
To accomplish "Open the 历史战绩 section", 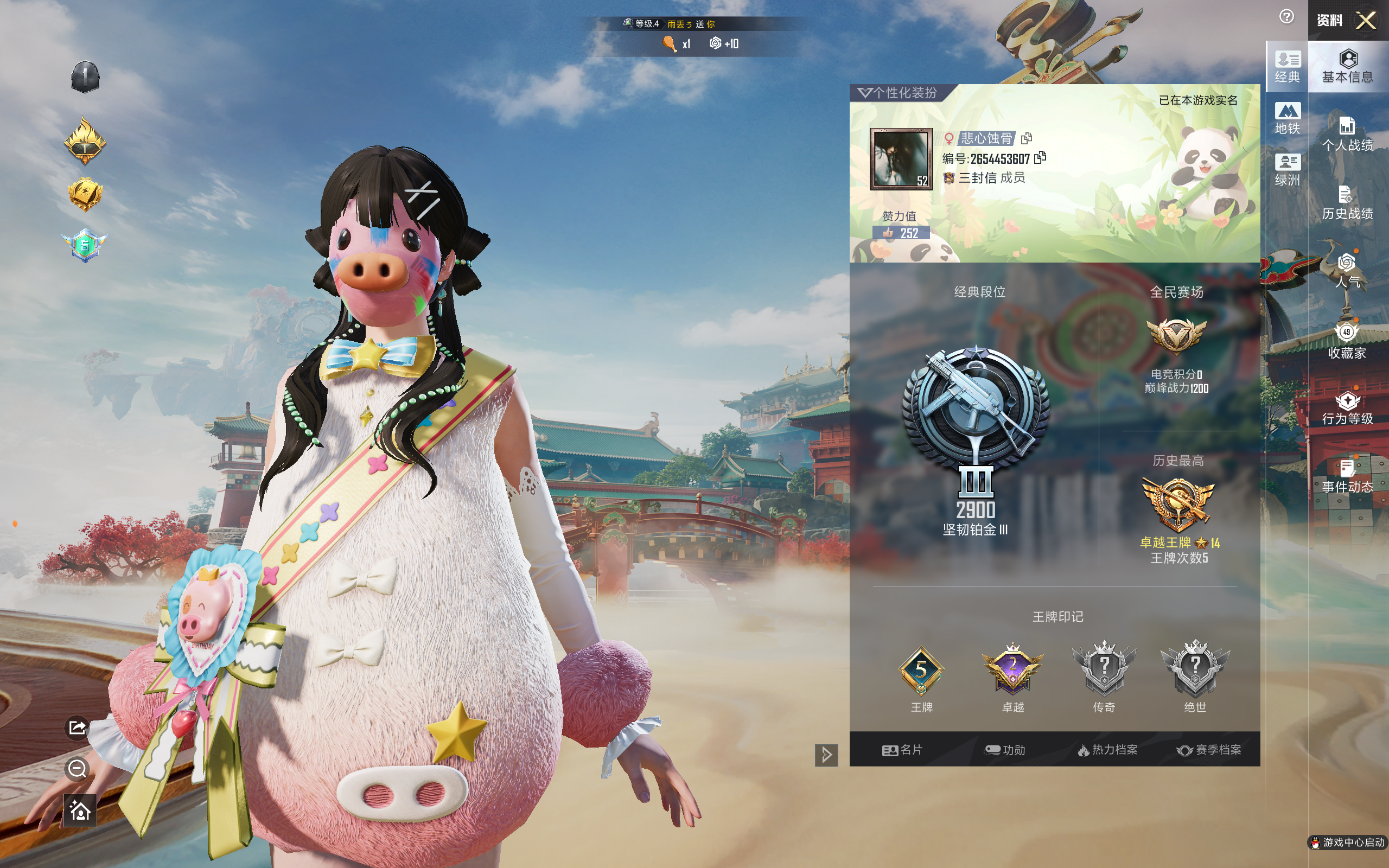I will (1347, 203).
